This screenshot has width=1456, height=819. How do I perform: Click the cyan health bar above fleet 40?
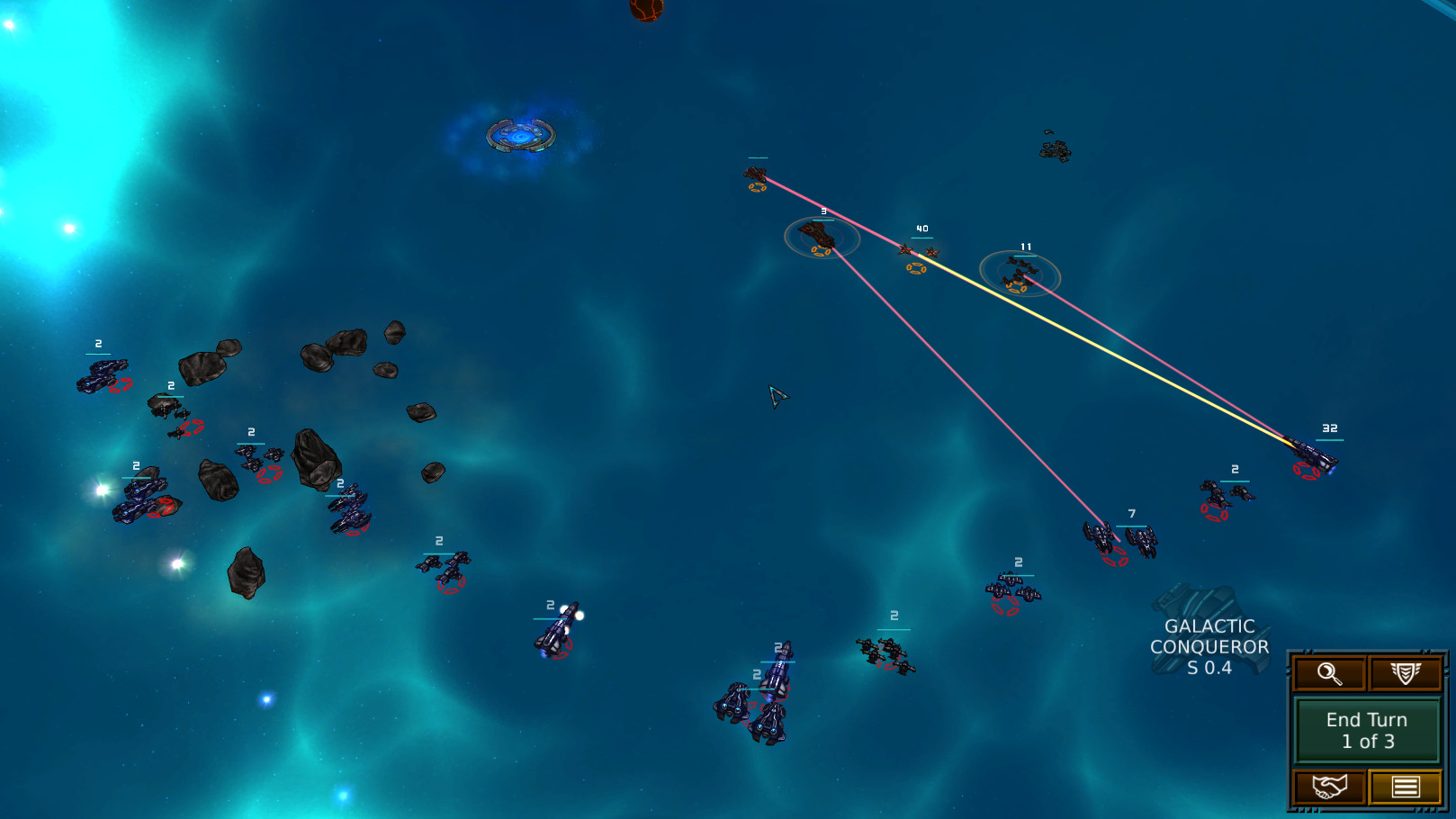(922, 237)
